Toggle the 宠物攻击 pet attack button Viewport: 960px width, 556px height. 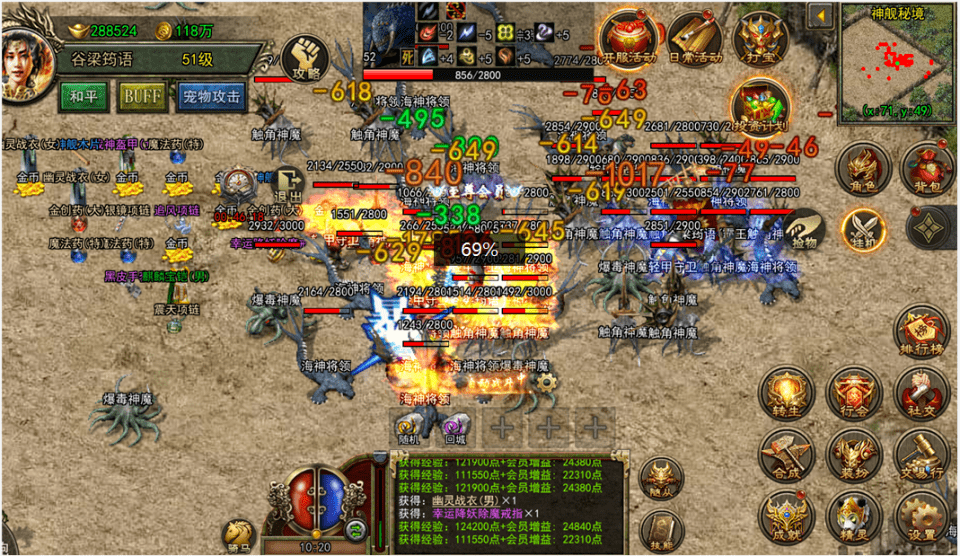(211, 97)
